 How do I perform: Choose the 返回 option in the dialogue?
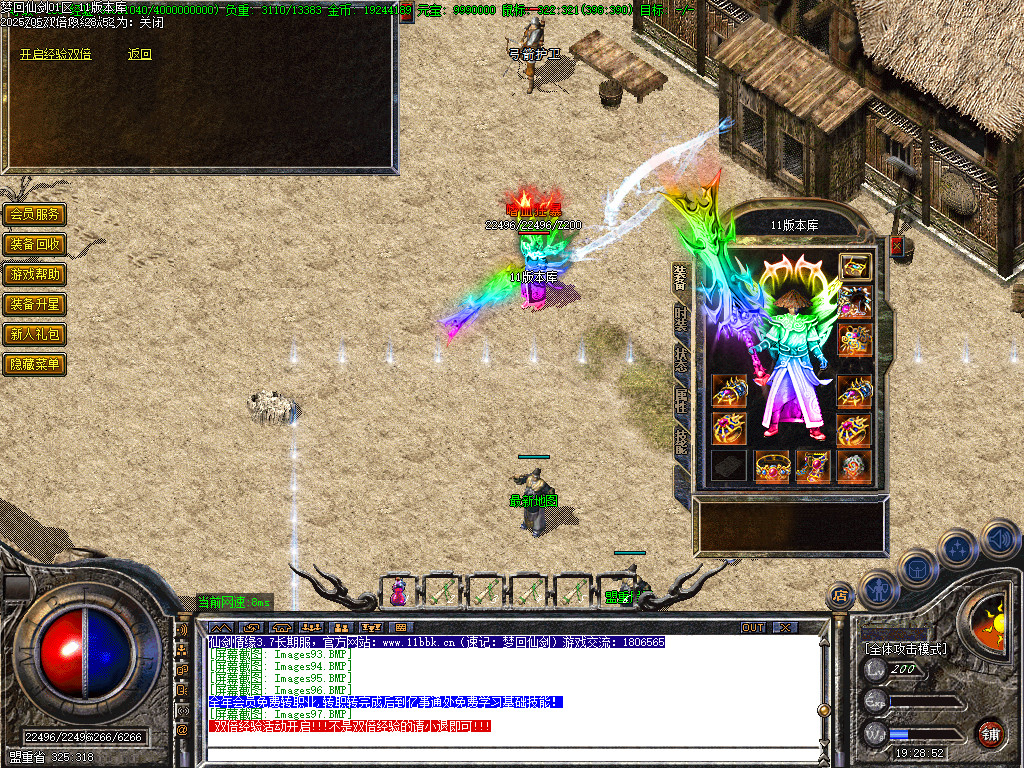[x=140, y=55]
